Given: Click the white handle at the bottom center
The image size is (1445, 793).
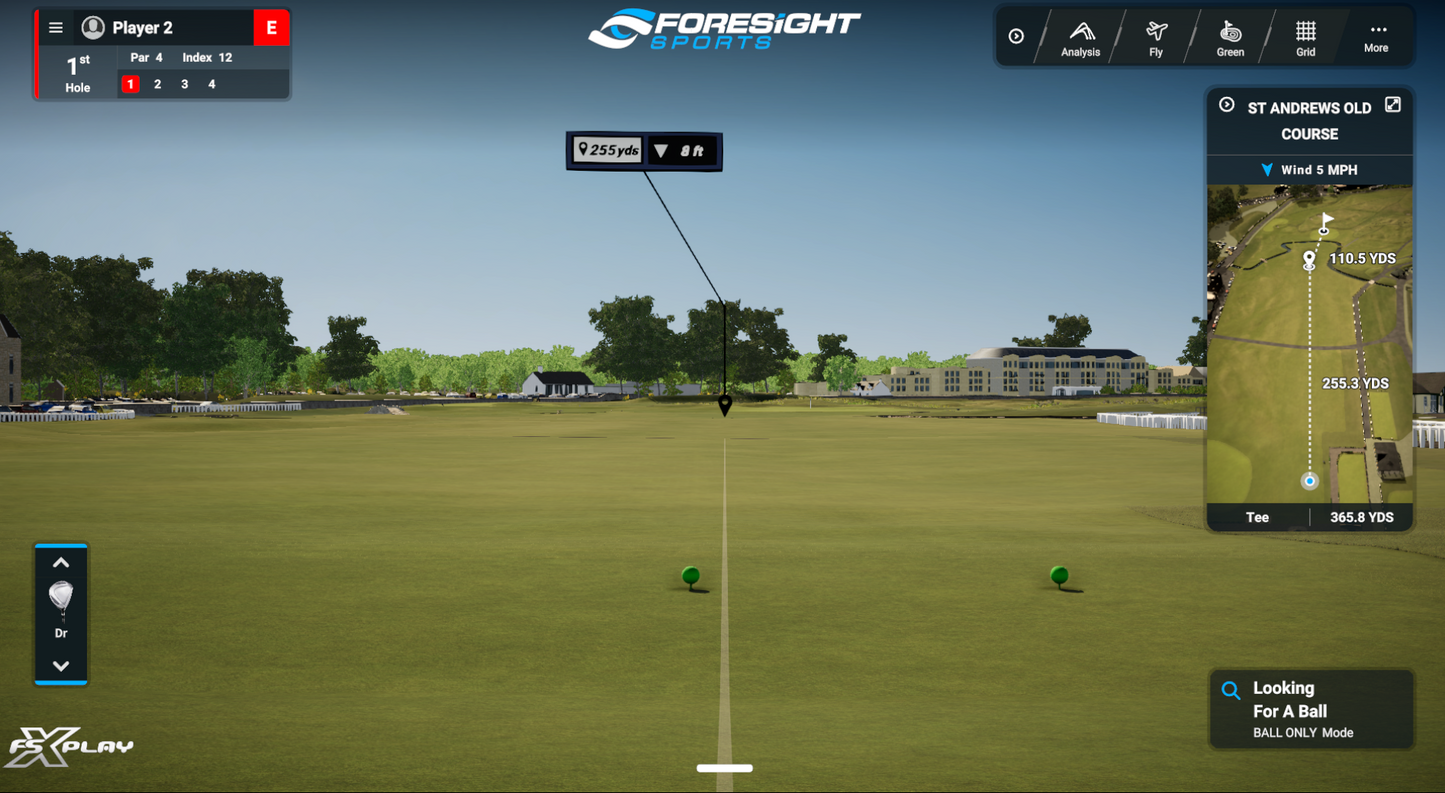Looking at the screenshot, I should pos(725,768).
